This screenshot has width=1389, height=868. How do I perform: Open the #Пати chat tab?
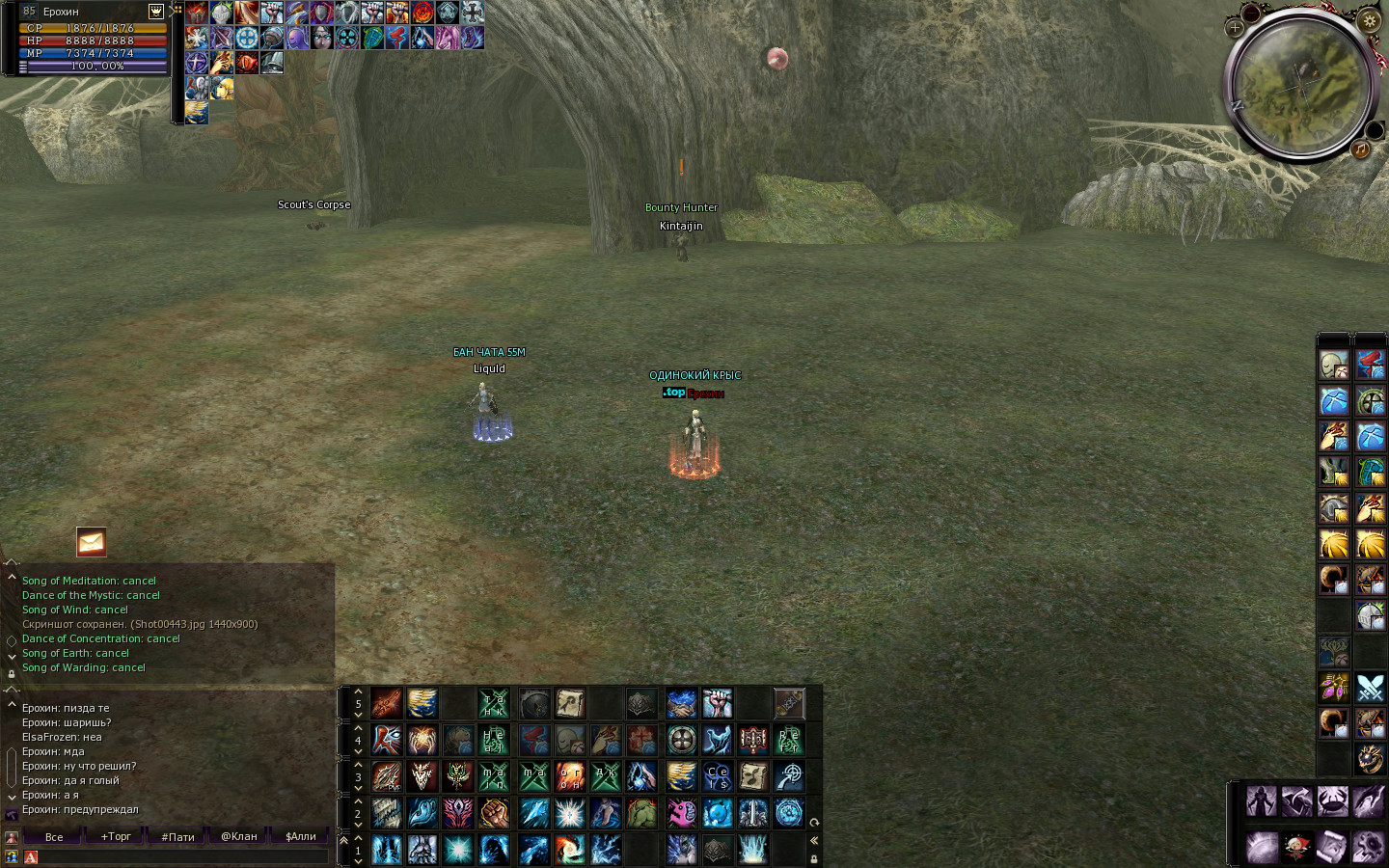pos(177,836)
